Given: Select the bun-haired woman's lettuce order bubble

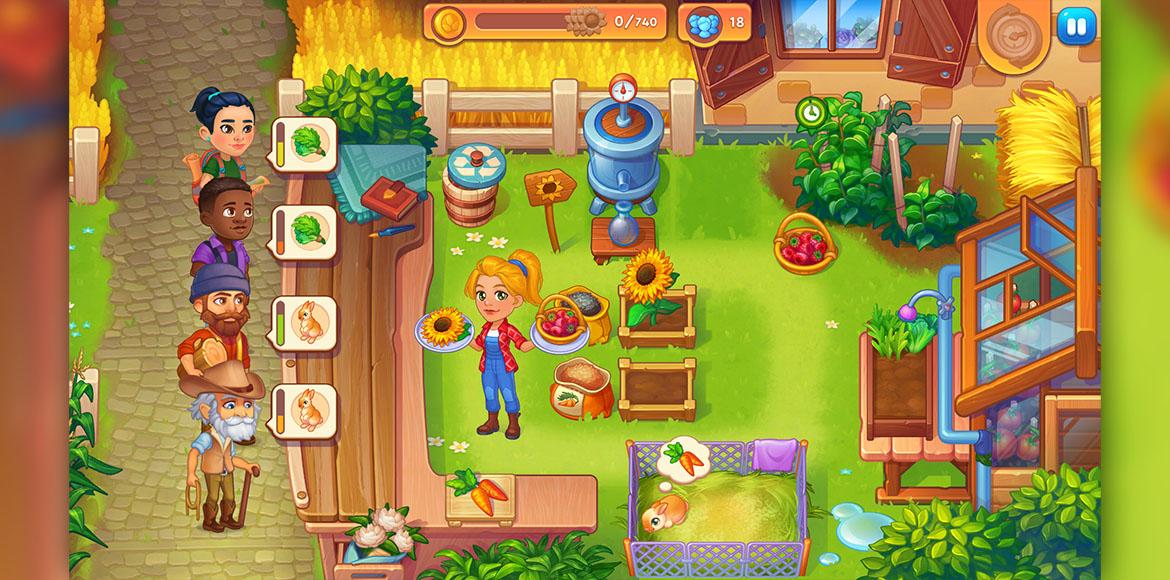Looking at the screenshot, I should coord(303,145).
